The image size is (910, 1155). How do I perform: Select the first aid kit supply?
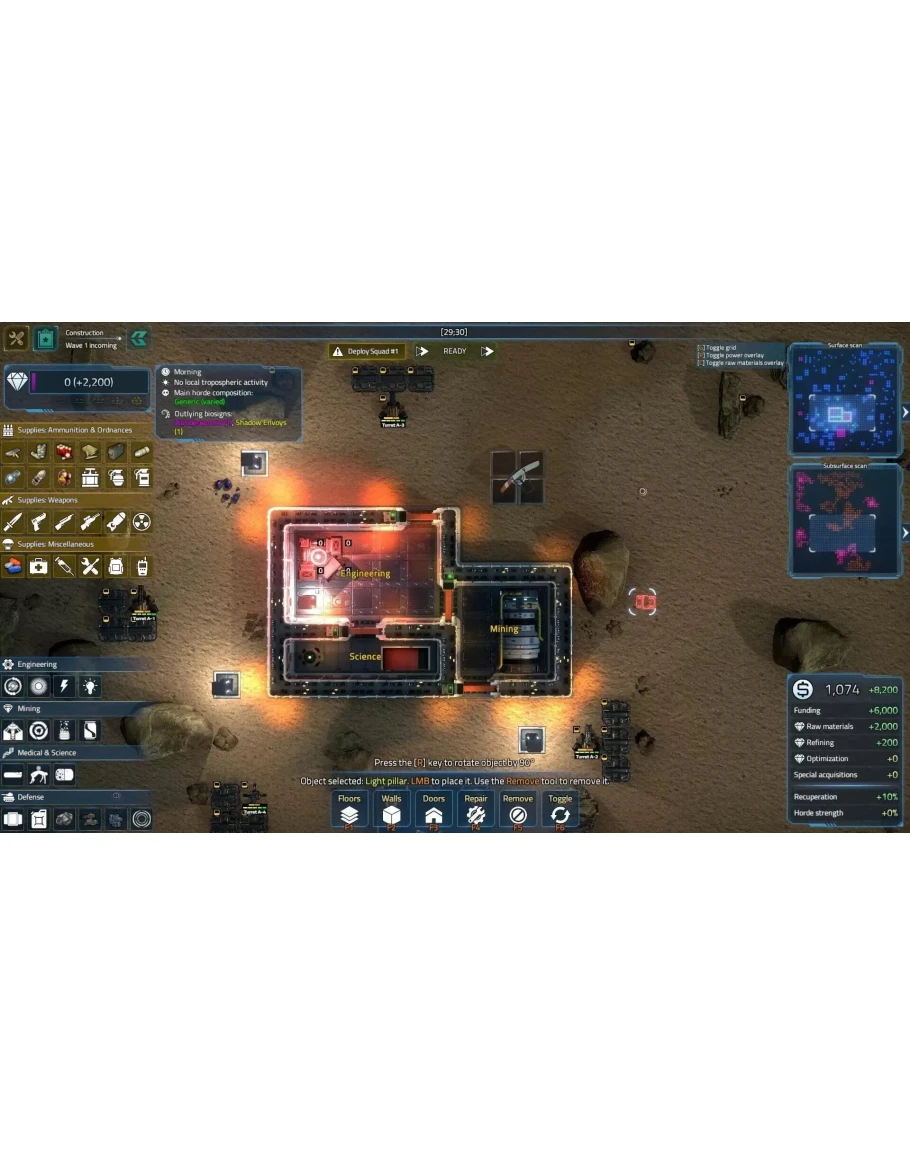[39, 567]
